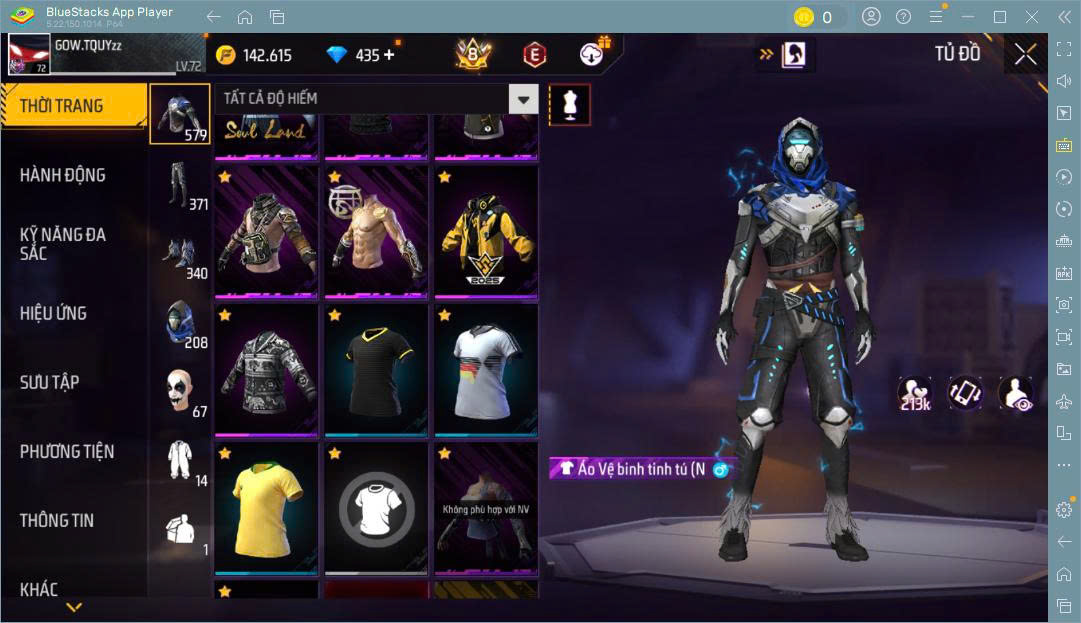Open the HIỆU ỨNG category

53,313
